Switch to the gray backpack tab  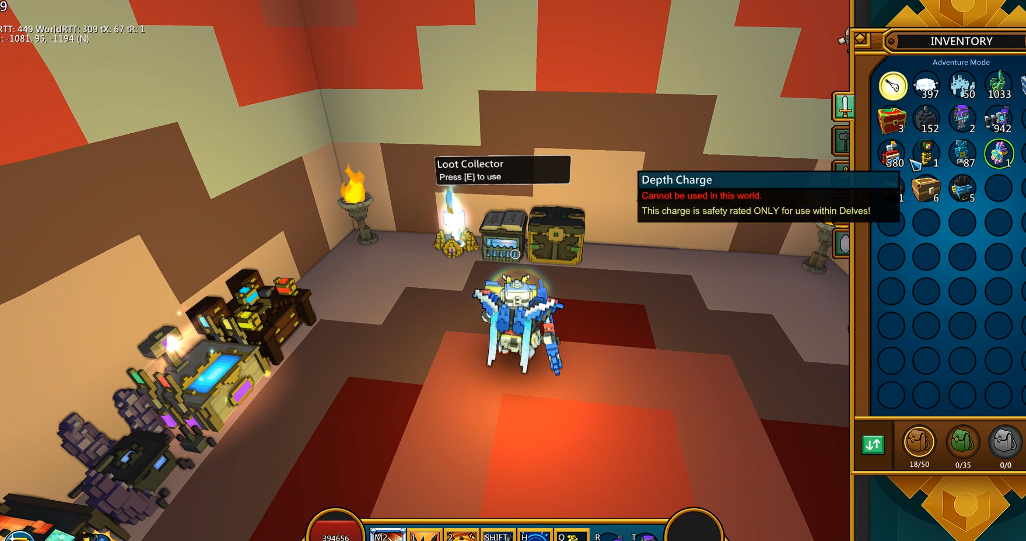point(1005,441)
